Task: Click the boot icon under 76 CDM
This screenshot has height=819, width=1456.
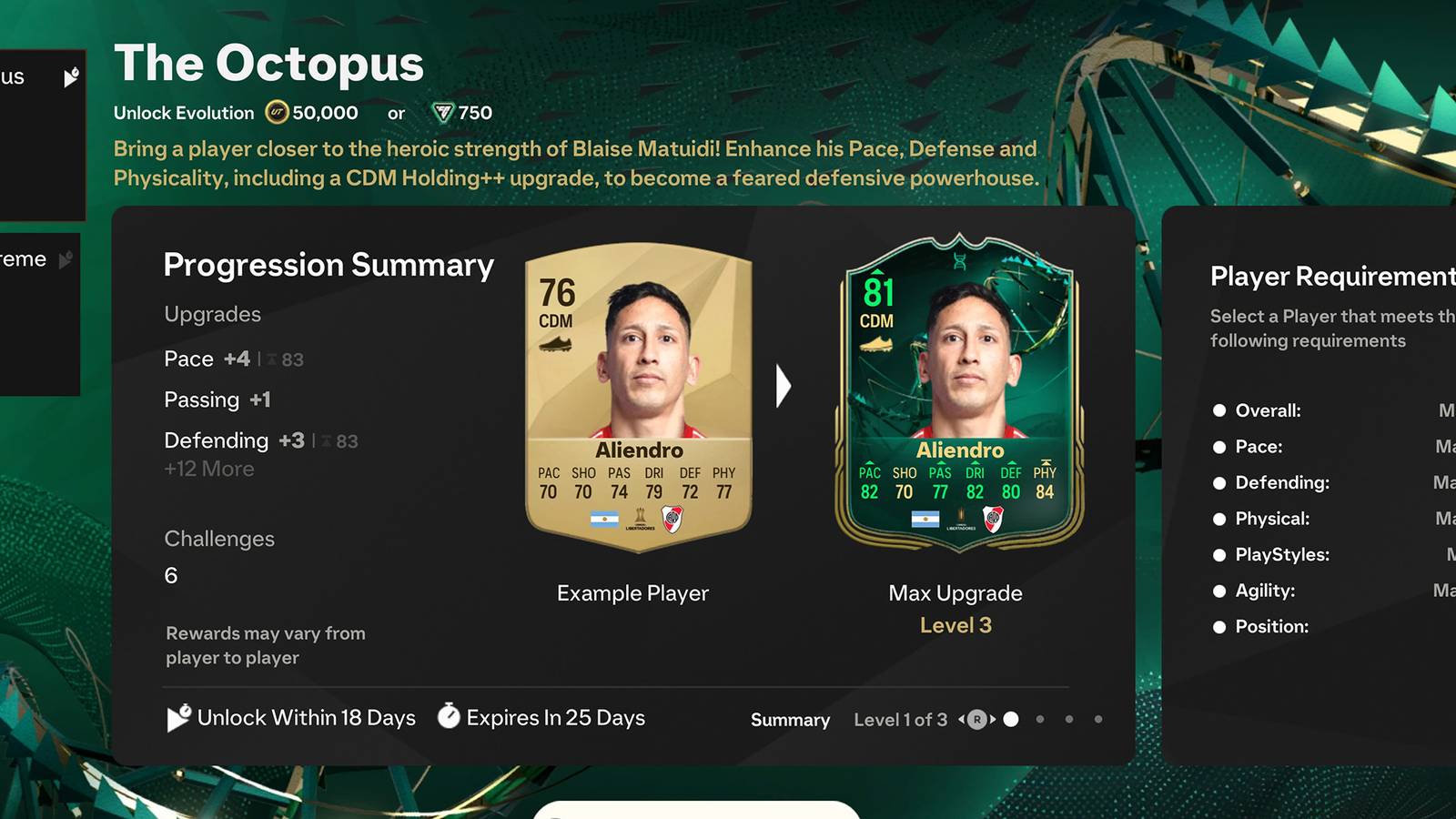Action: (x=556, y=345)
